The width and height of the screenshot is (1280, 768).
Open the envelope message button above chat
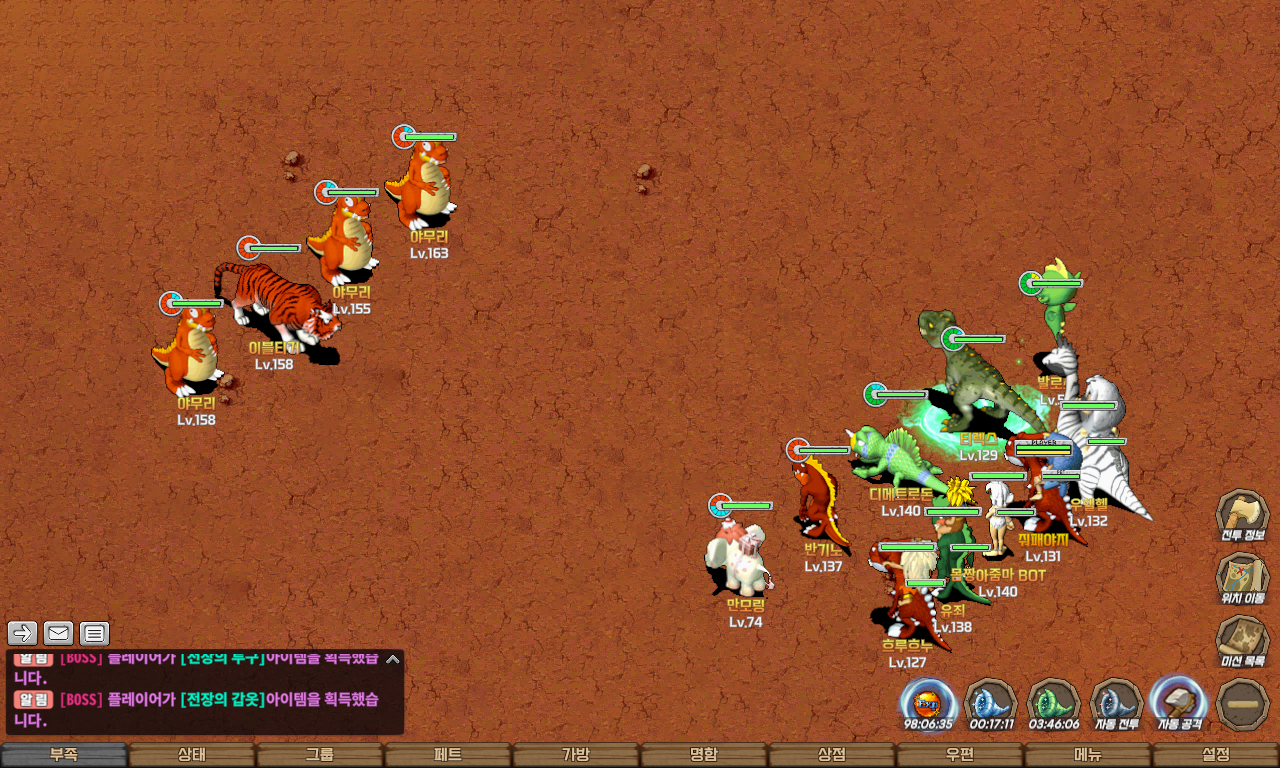59,633
